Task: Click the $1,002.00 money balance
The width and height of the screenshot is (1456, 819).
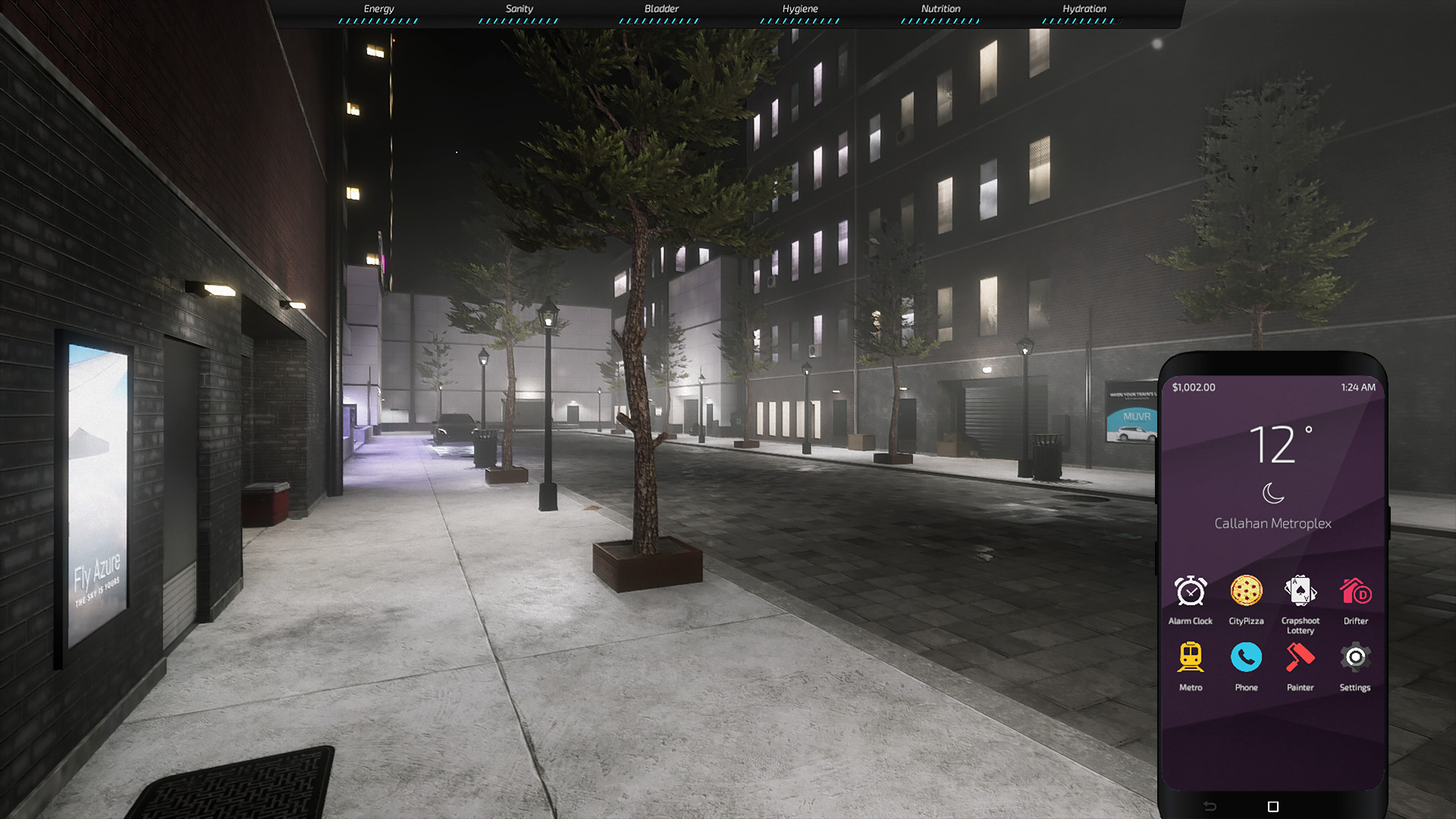Action: click(1192, 387)
